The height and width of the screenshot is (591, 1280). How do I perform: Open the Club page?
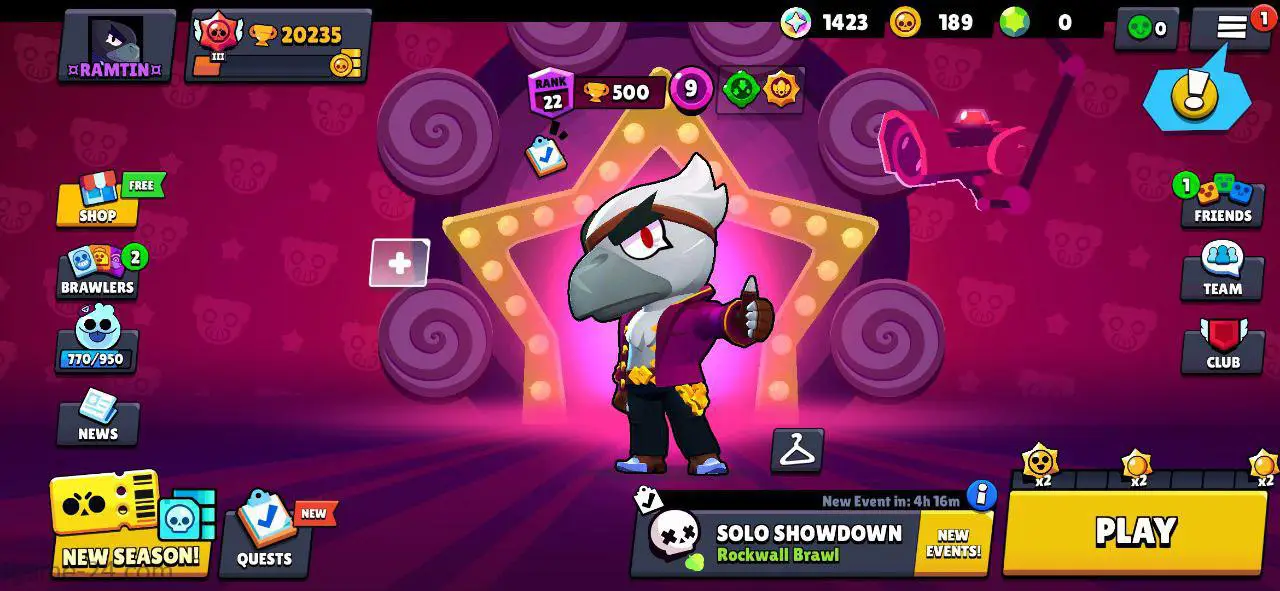[1222, 346]
